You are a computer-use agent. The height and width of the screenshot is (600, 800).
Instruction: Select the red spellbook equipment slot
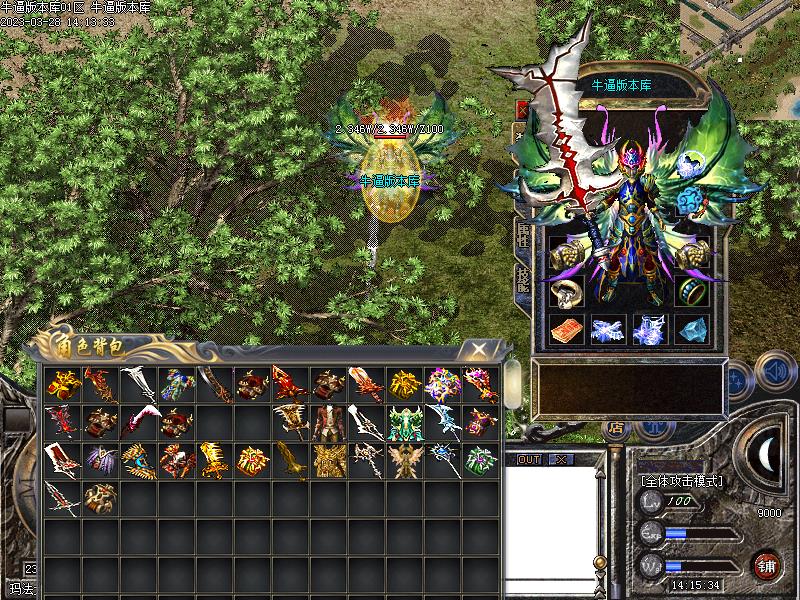pyautogui.click(x=564, y=329)
